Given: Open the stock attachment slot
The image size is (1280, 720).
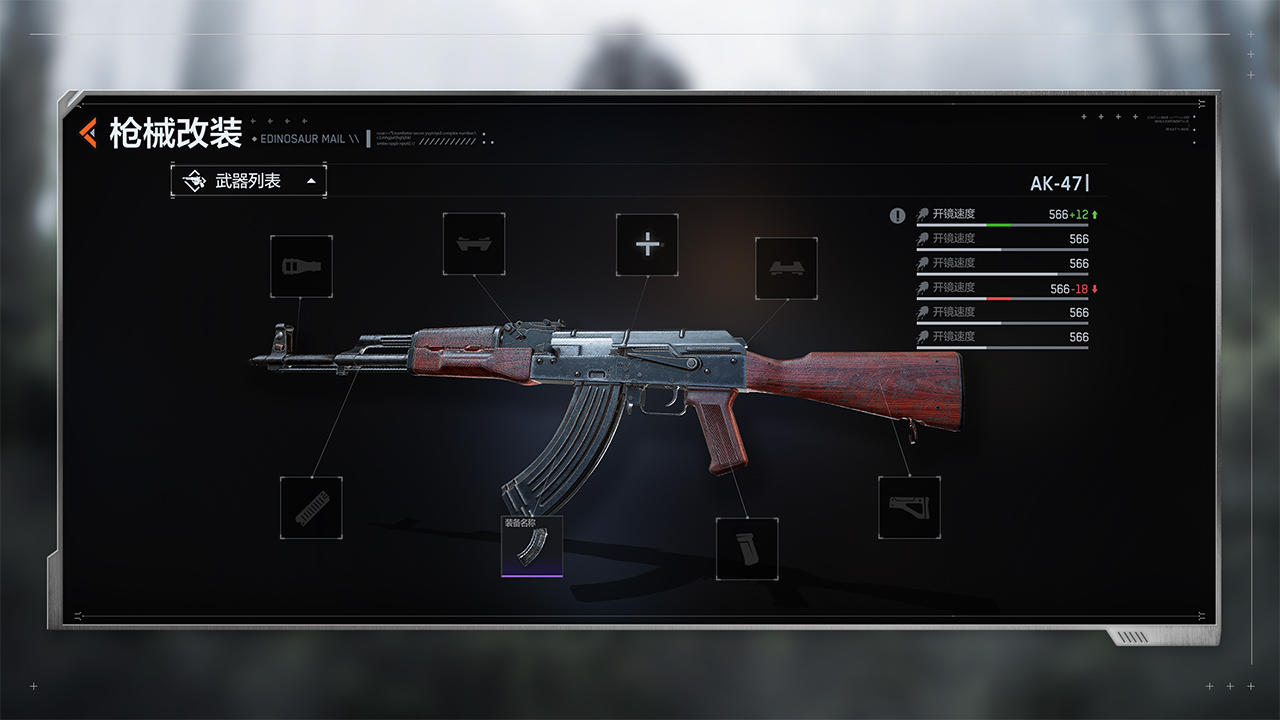Looking at the screenshot, I should 909,505.
